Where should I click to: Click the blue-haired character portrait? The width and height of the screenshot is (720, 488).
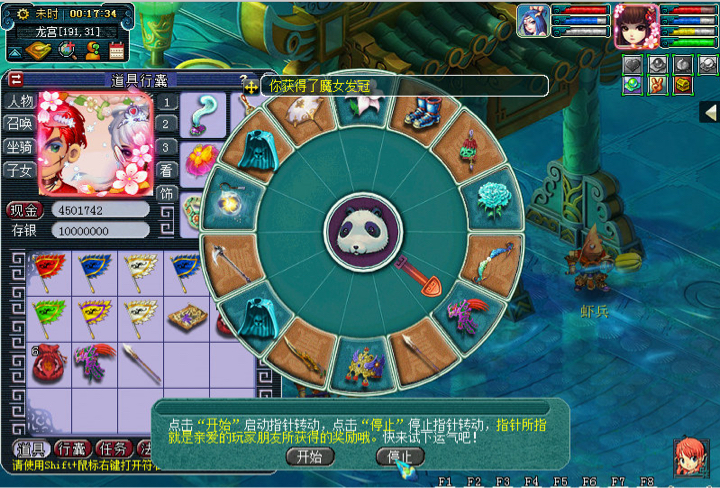tap(531, 21)
